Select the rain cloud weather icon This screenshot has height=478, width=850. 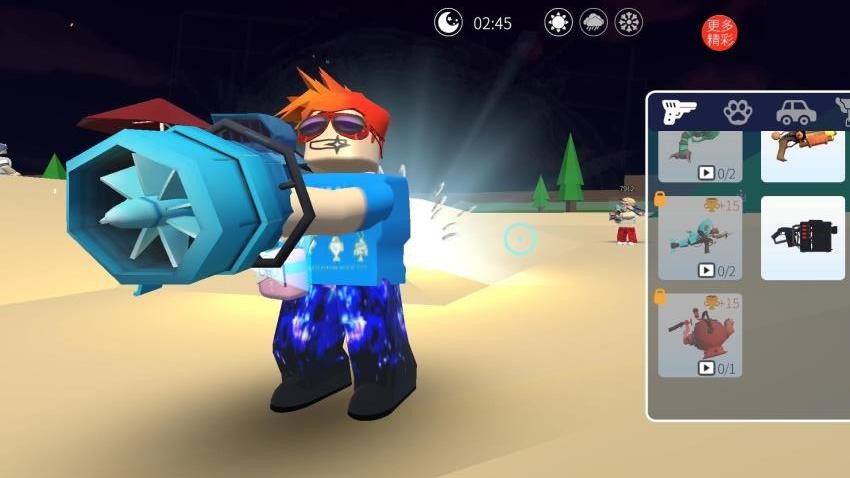(x=594, y=22)
